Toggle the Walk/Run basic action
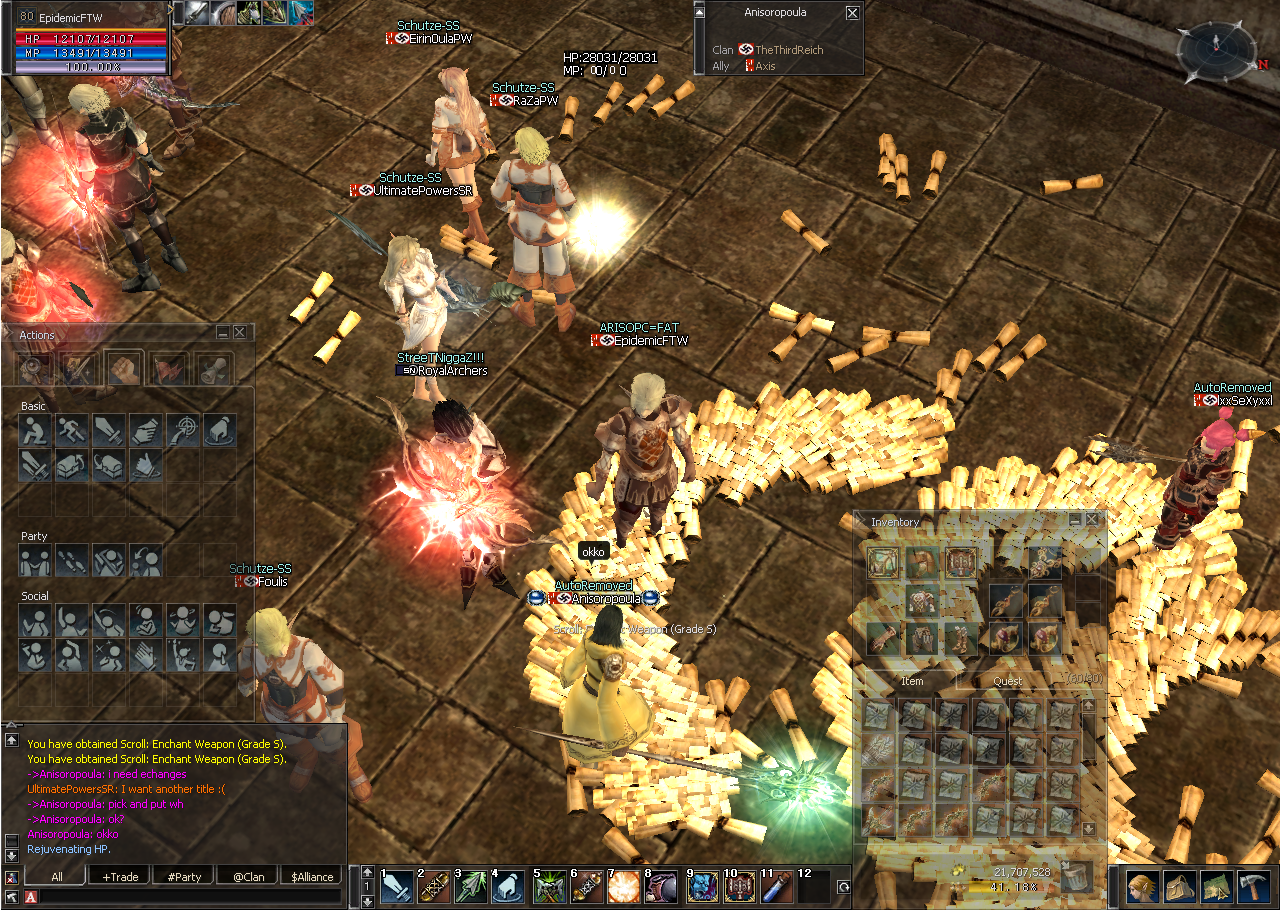1280x910 pixels. 72,431
